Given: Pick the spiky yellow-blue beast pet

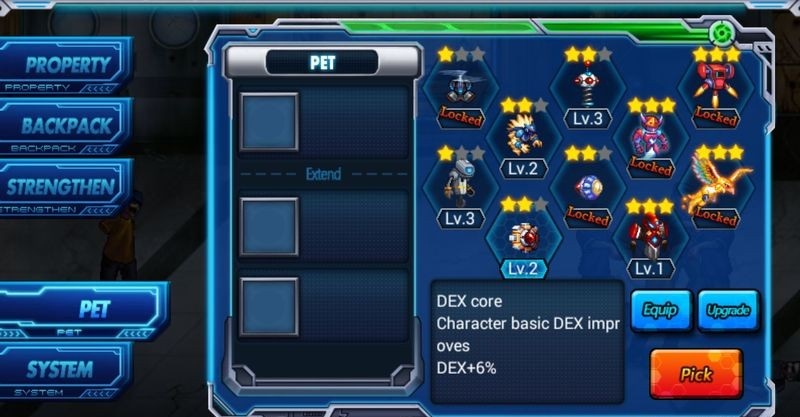Looking at the screenshot, I should (x=523, y=140).
